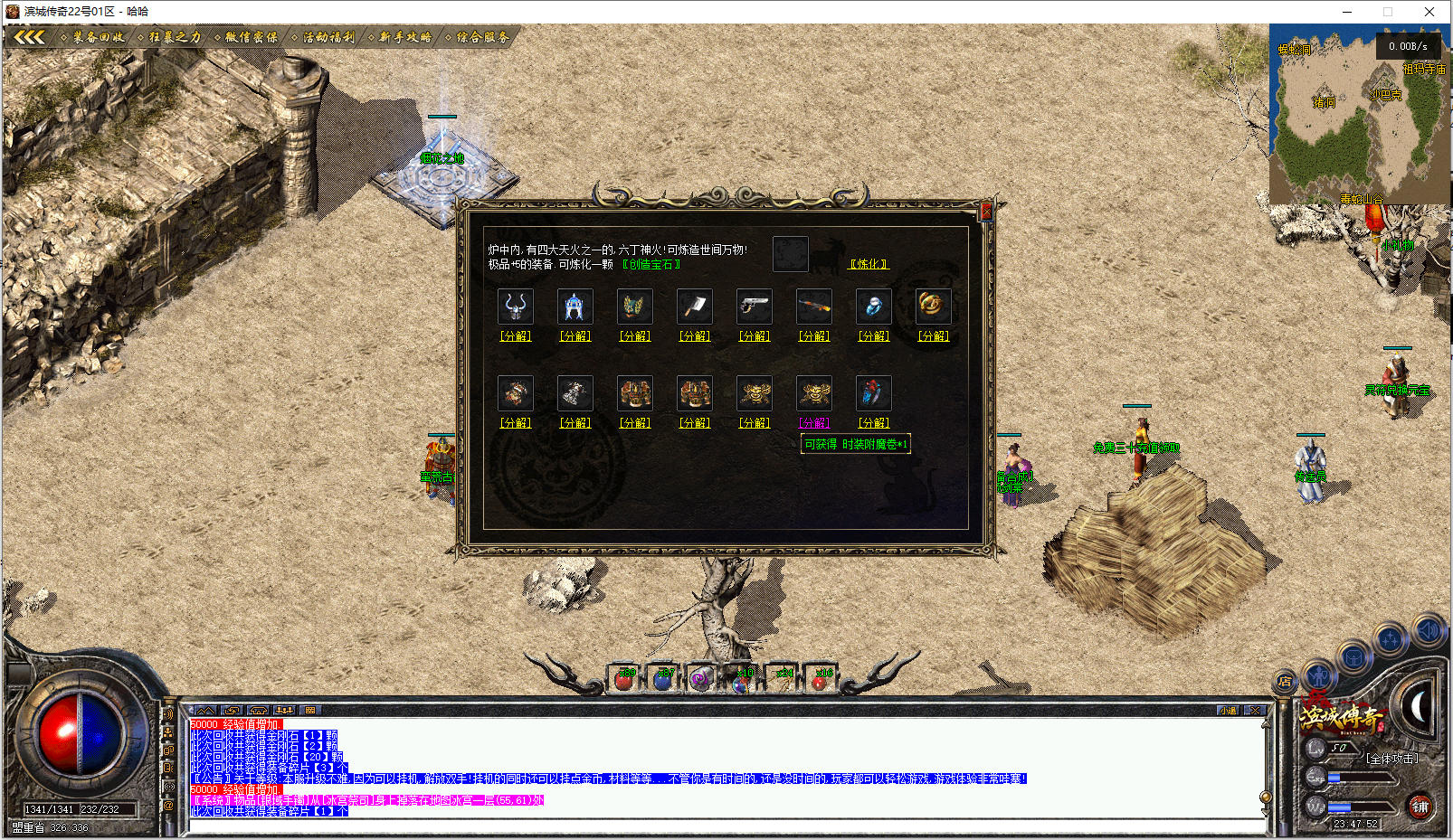Open the 微信密保 menu

(251, 37)
